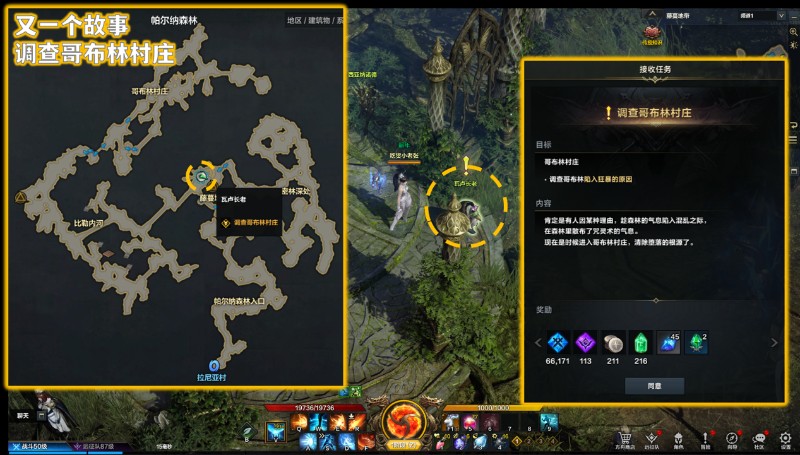This screenshot has height=455, width=800.
Task: Open the character helmet menu icon
Action: tap(678, 438)
